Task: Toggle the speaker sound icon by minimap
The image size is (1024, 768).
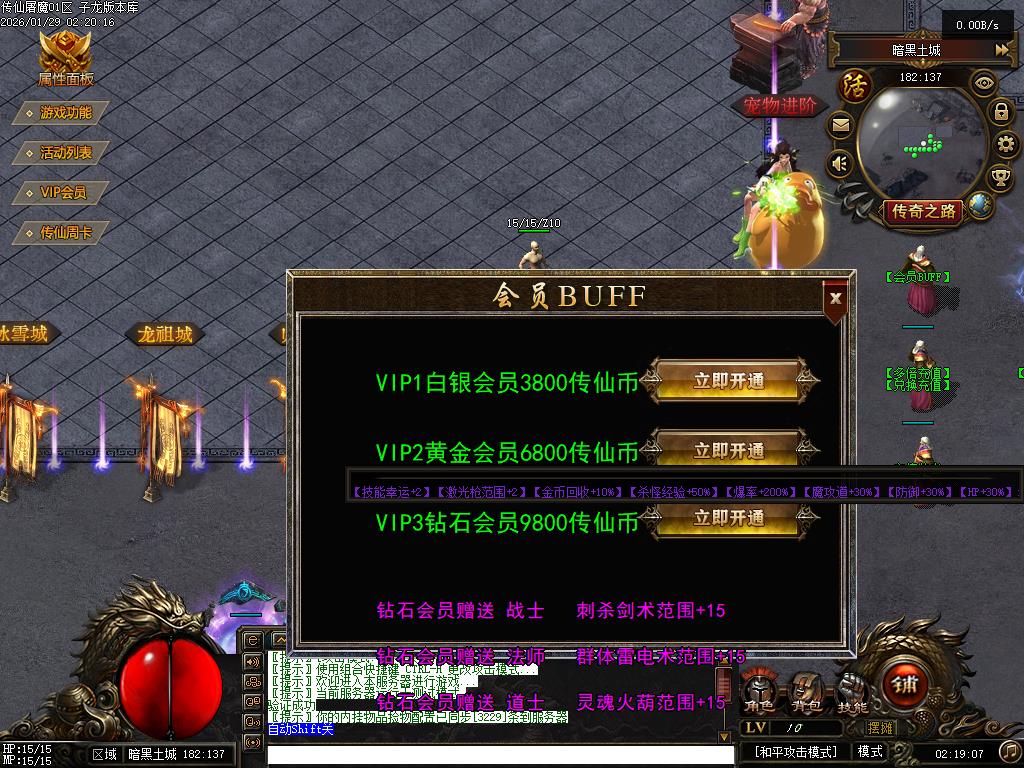Action: point(840,163)
